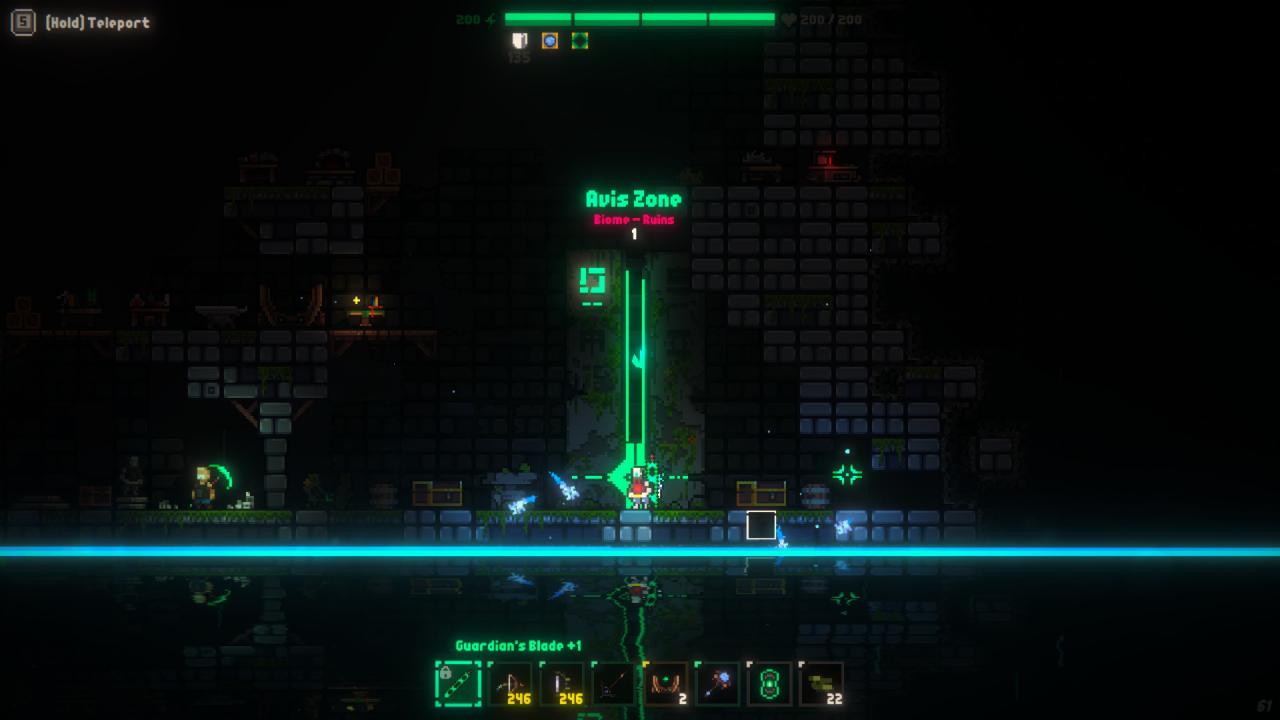1280x720 pixels.
Task: Select the orange horned item slot
Action: [x=666, y=684]
